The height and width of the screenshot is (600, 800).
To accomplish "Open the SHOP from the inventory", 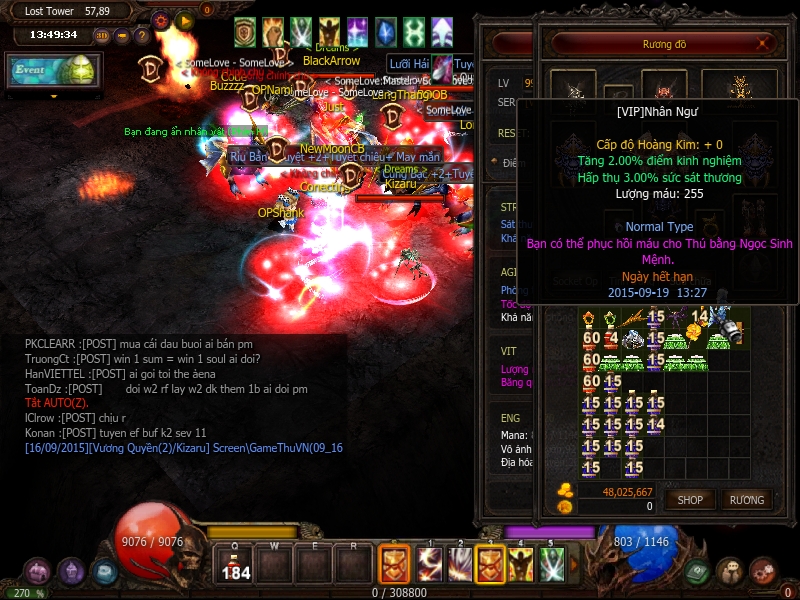I will (x=690, y=499).
